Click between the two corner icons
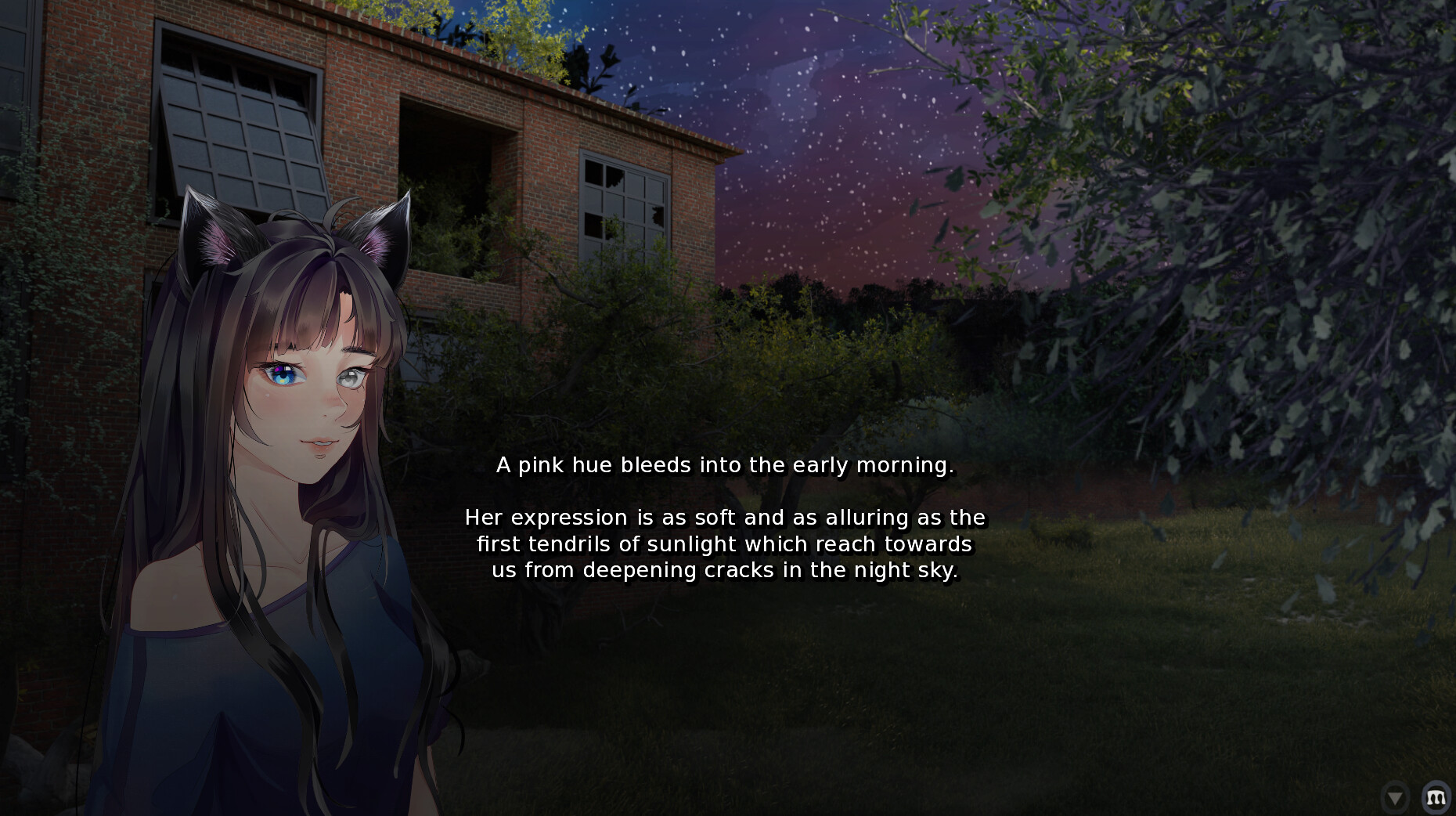This screenshot has height=816, width=1456. (x=1417, y=797)
